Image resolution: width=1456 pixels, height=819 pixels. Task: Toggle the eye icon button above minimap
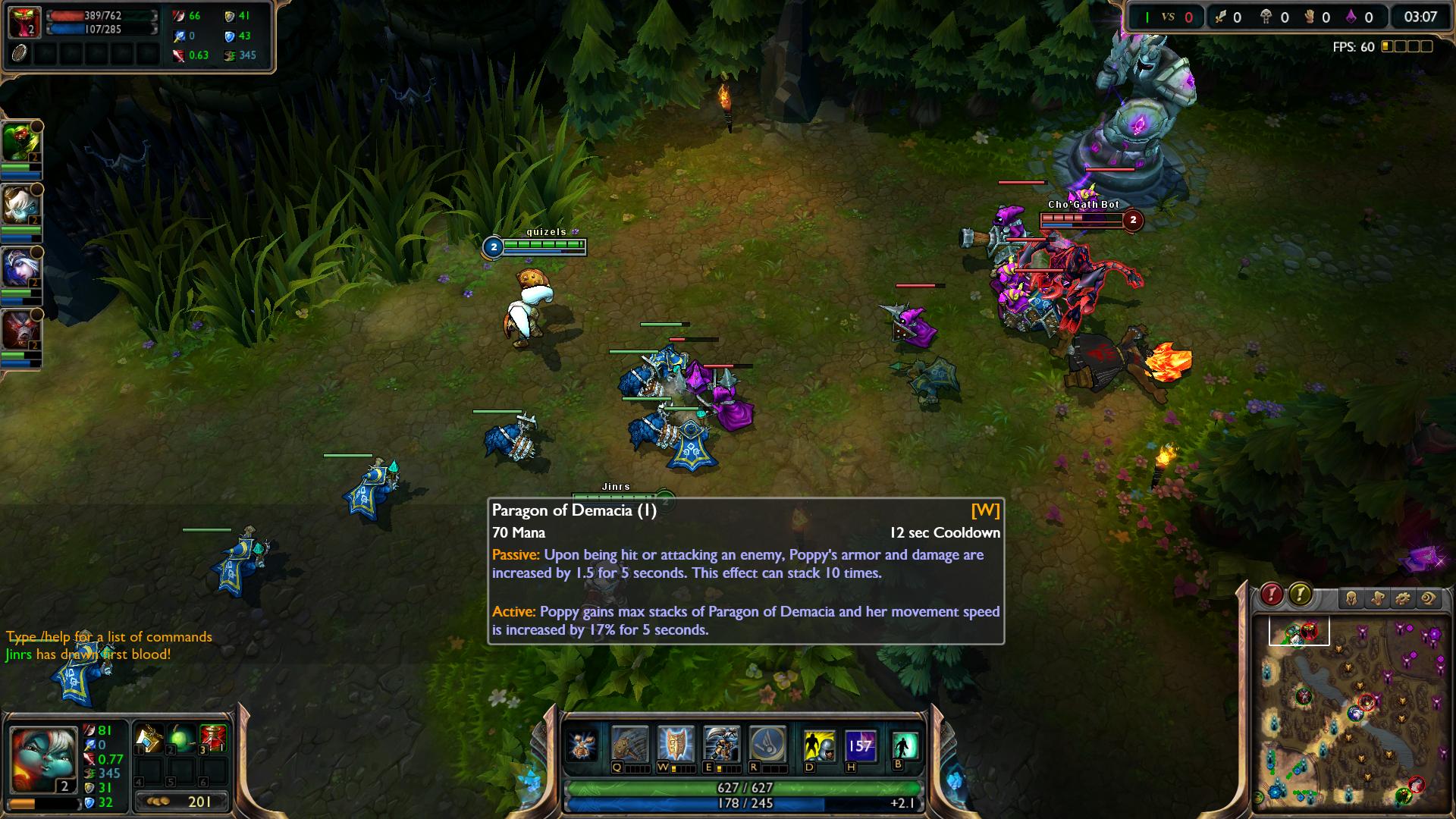(x=1429, y=599)
